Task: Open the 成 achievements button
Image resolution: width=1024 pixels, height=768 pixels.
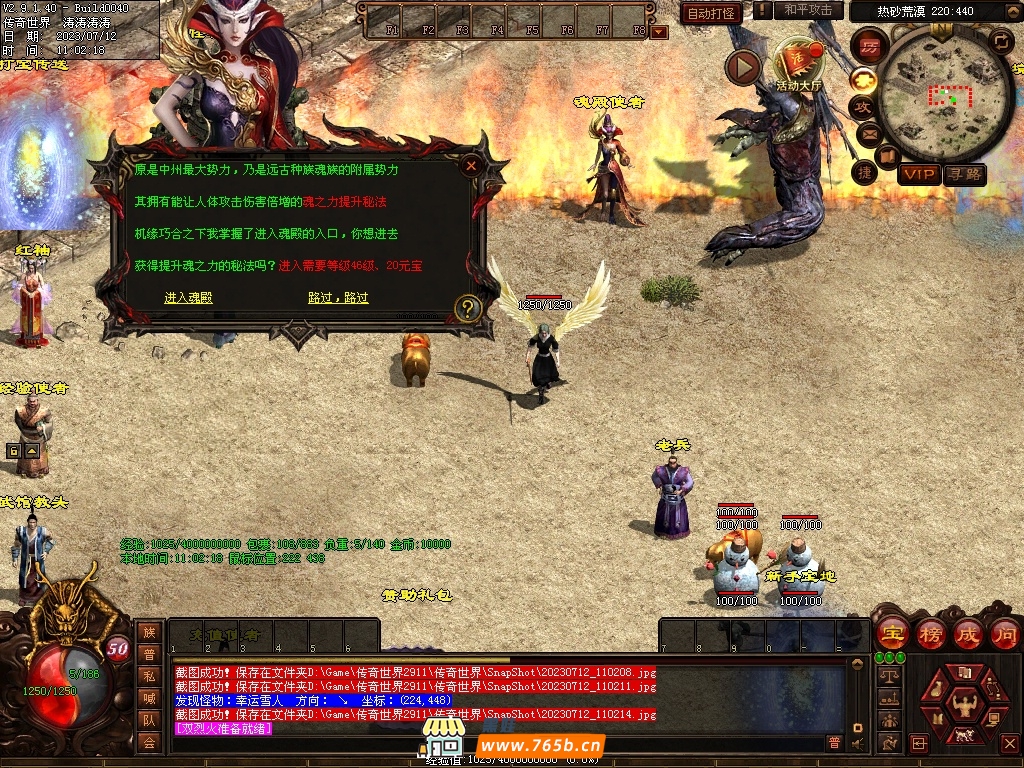Action: tap(967, 634)
